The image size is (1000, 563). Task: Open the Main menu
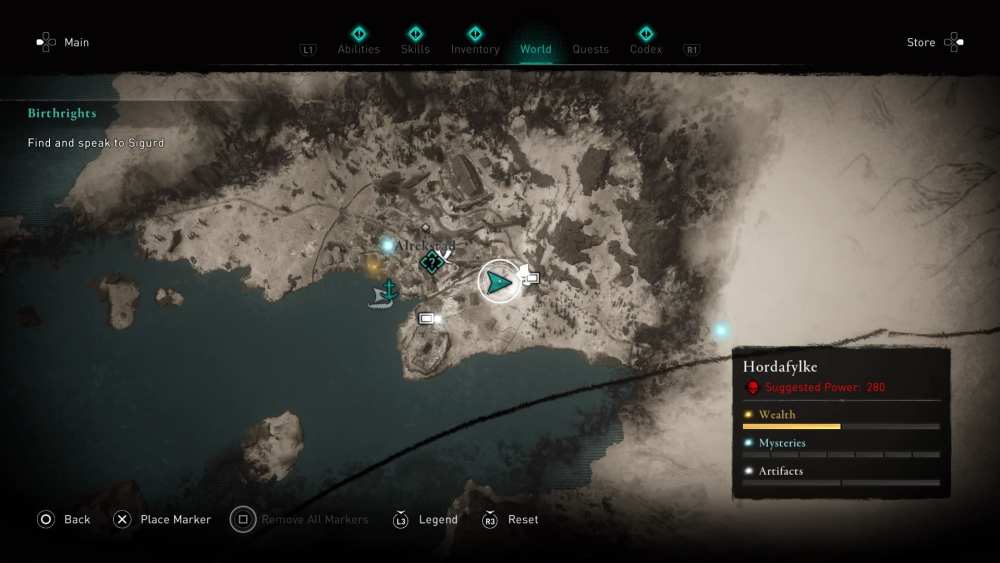coord(62,43)
